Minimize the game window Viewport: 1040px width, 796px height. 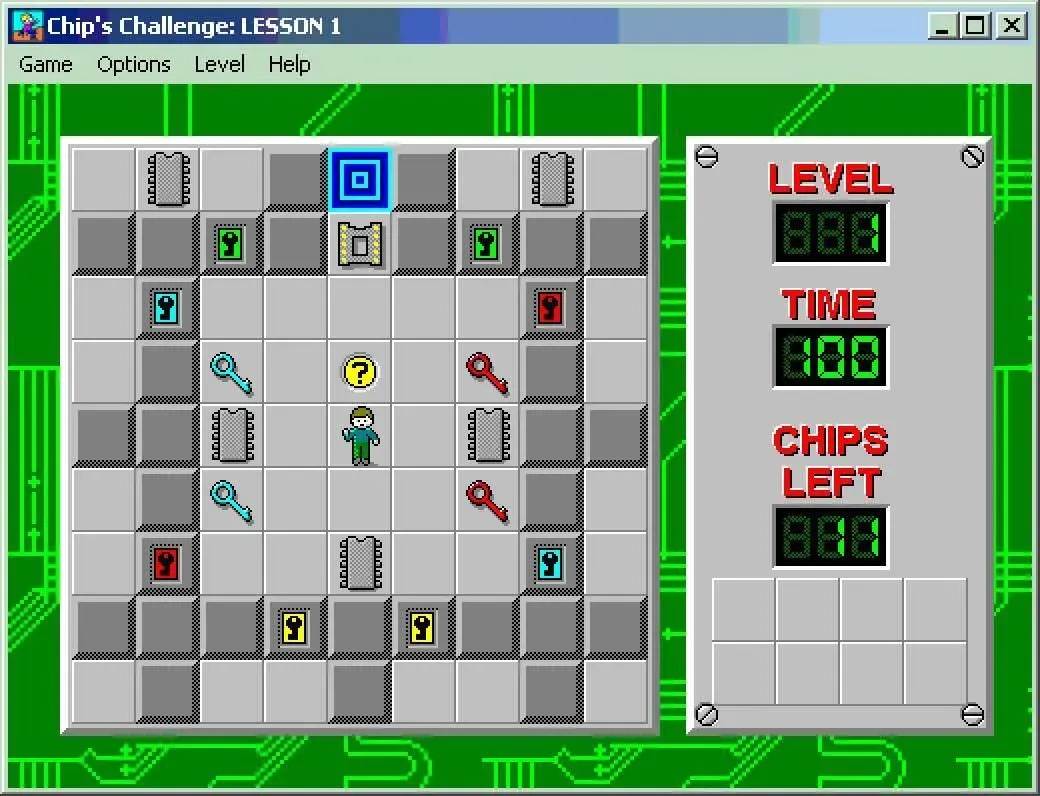pyautogui.click(x=942, y=26)
